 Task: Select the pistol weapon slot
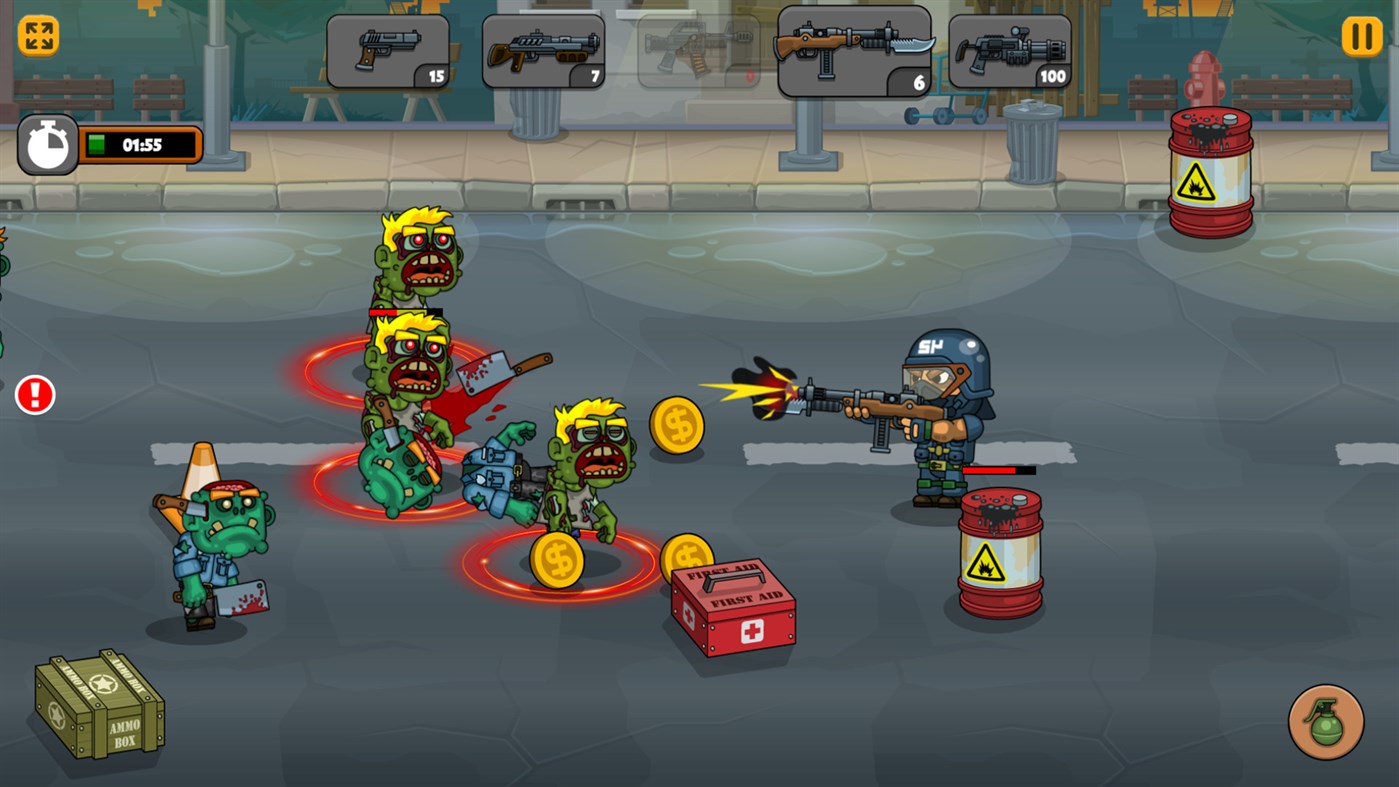coord(387,50)
